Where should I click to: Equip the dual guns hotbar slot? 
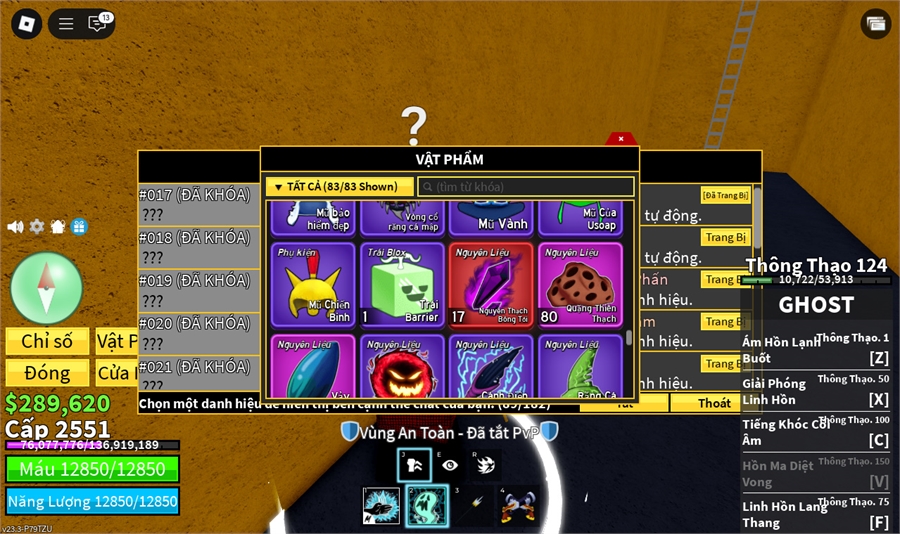pyautogui.click(x=516, y=506)
